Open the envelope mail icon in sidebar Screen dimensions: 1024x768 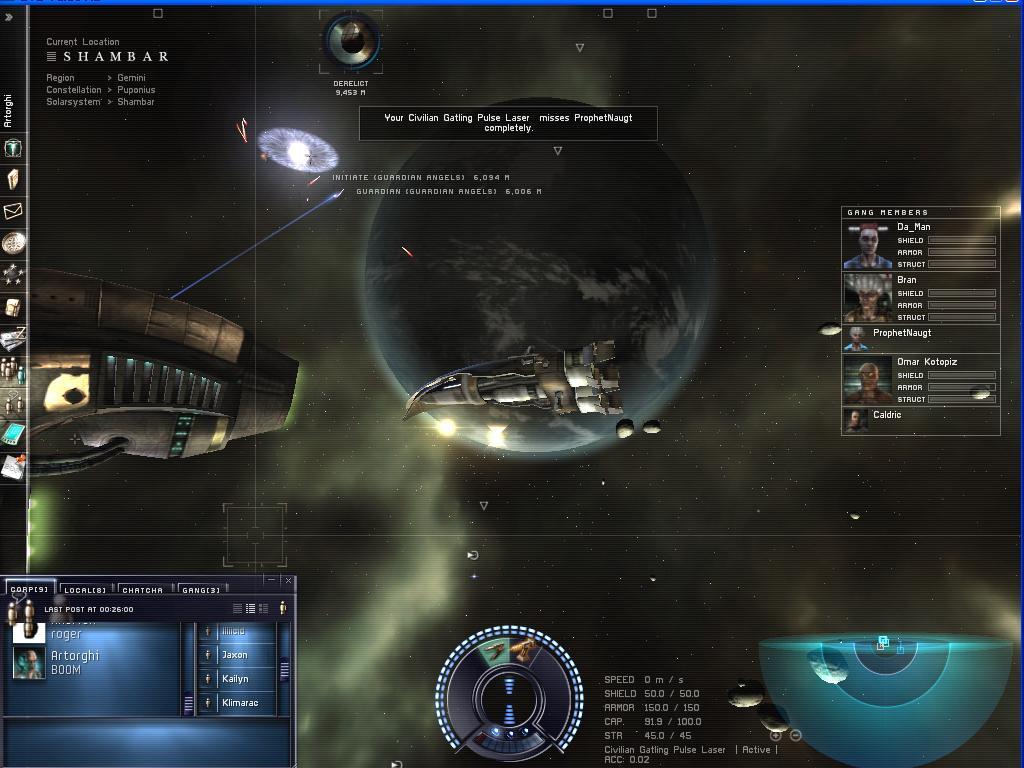pyautogui.click(x=13, y=211)
